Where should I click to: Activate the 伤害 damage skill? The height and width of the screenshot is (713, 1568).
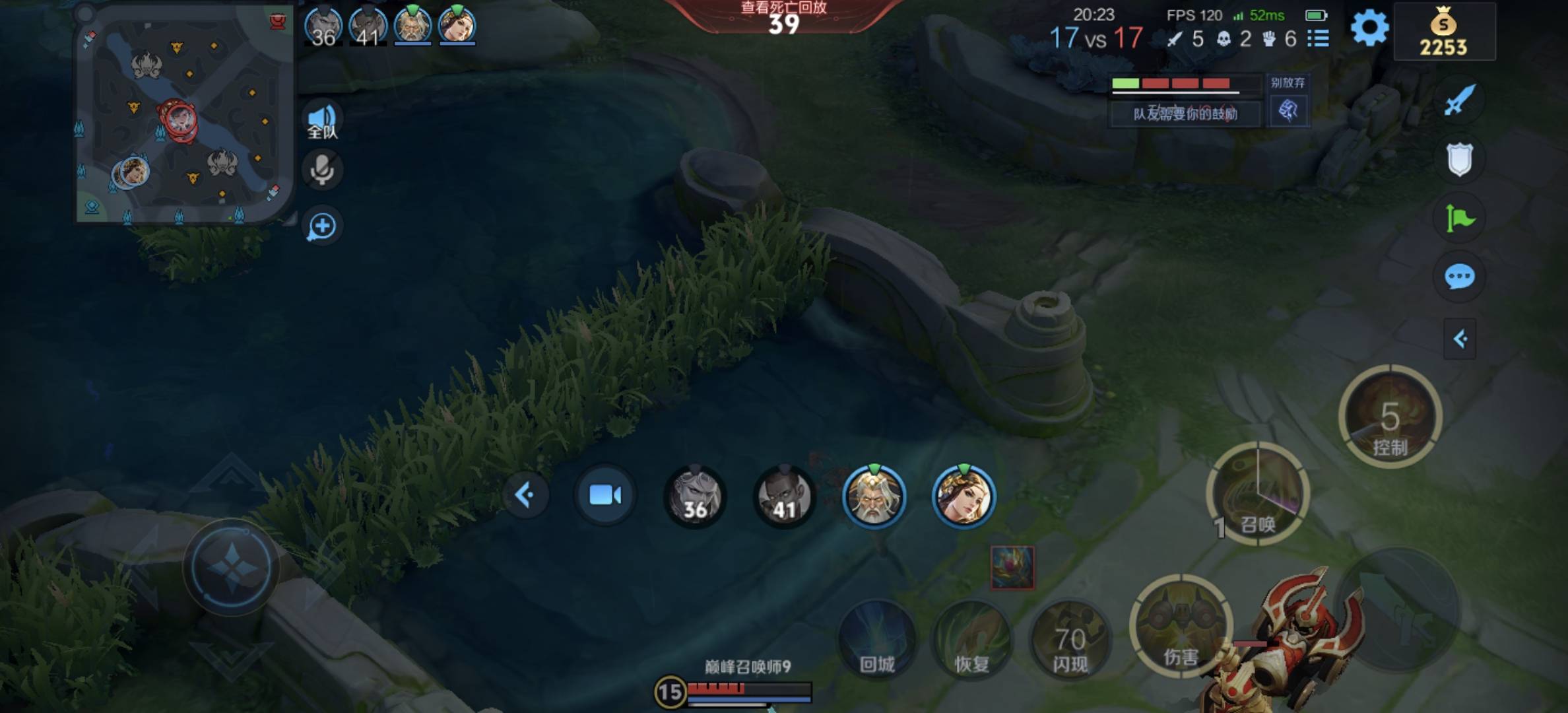1181,627
